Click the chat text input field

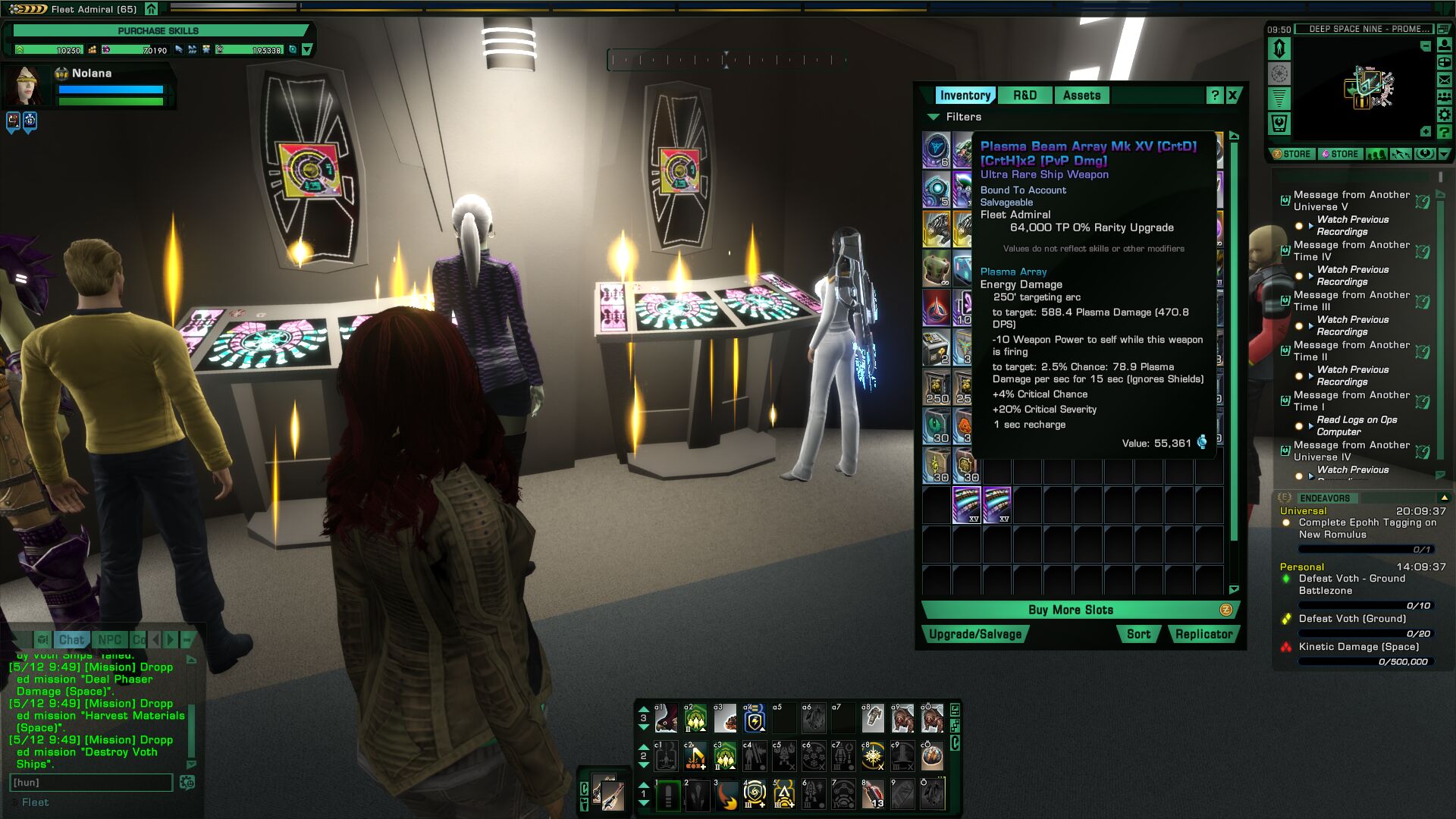pyautogui.click(x=91, y=783)
